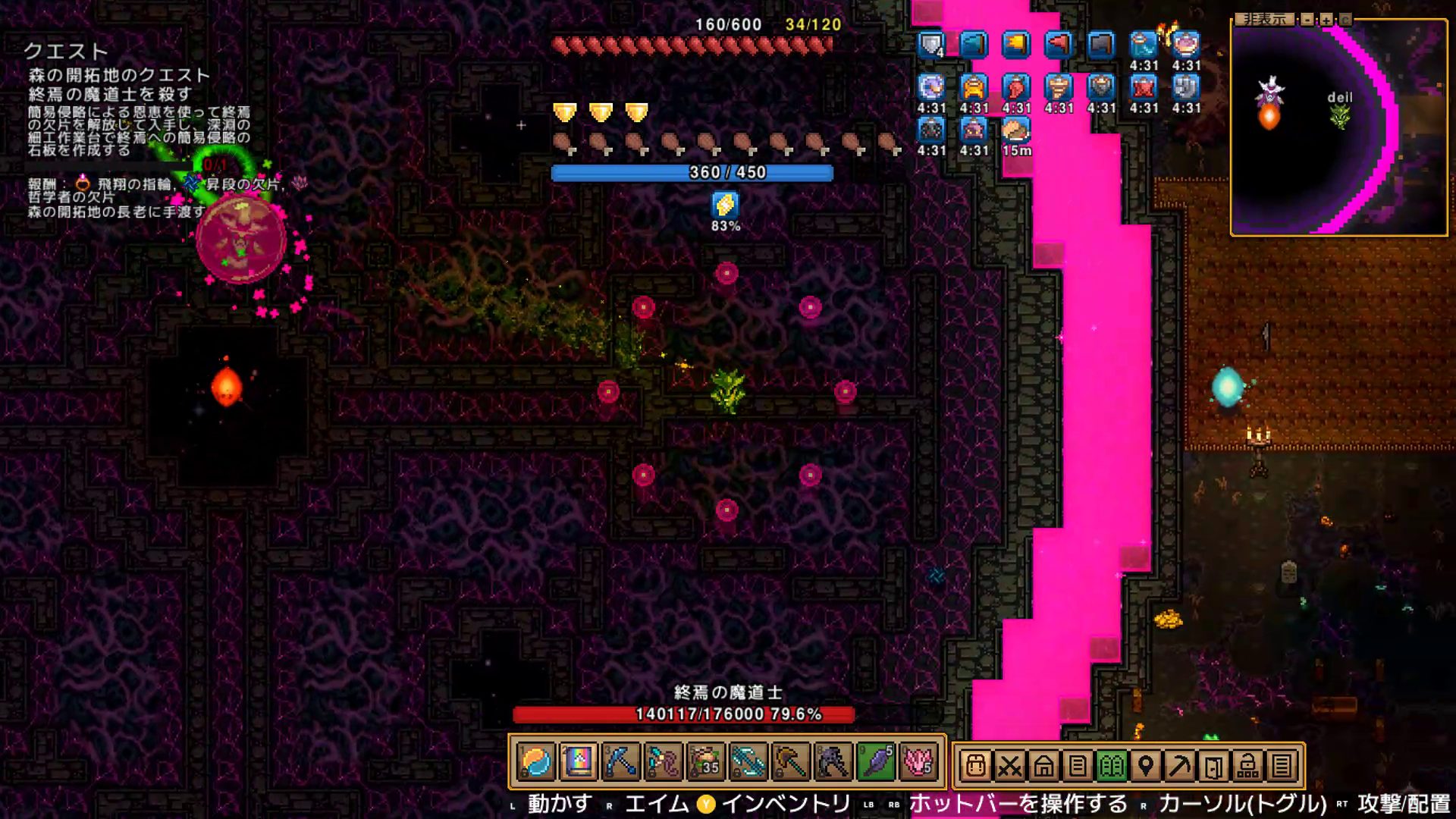Image resolution: width=1456 pixels, height=819 pixels.
Task: Click the minimap view
Action: tap(1339, 127)
